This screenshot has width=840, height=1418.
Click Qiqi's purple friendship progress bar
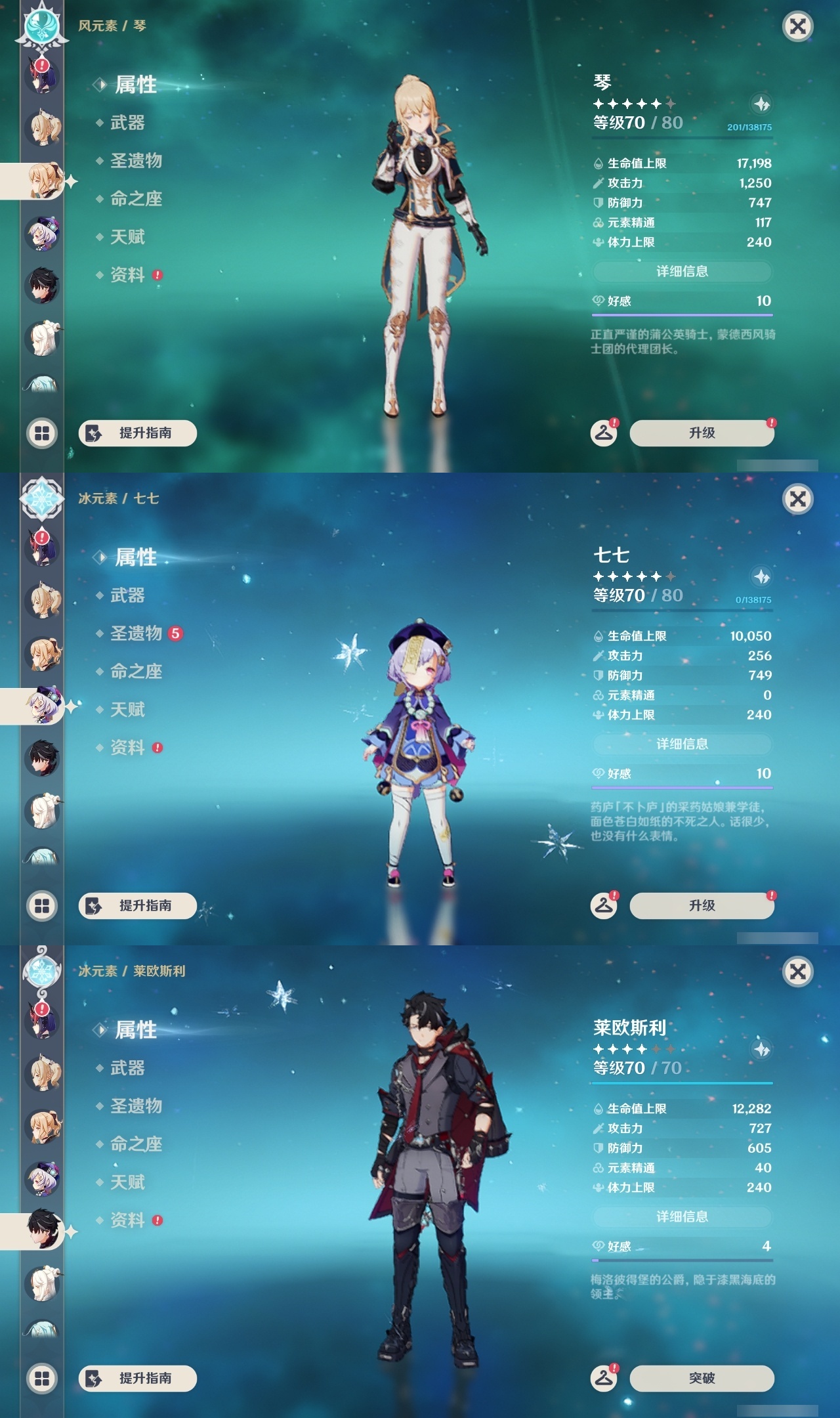(x=682, y=788)
